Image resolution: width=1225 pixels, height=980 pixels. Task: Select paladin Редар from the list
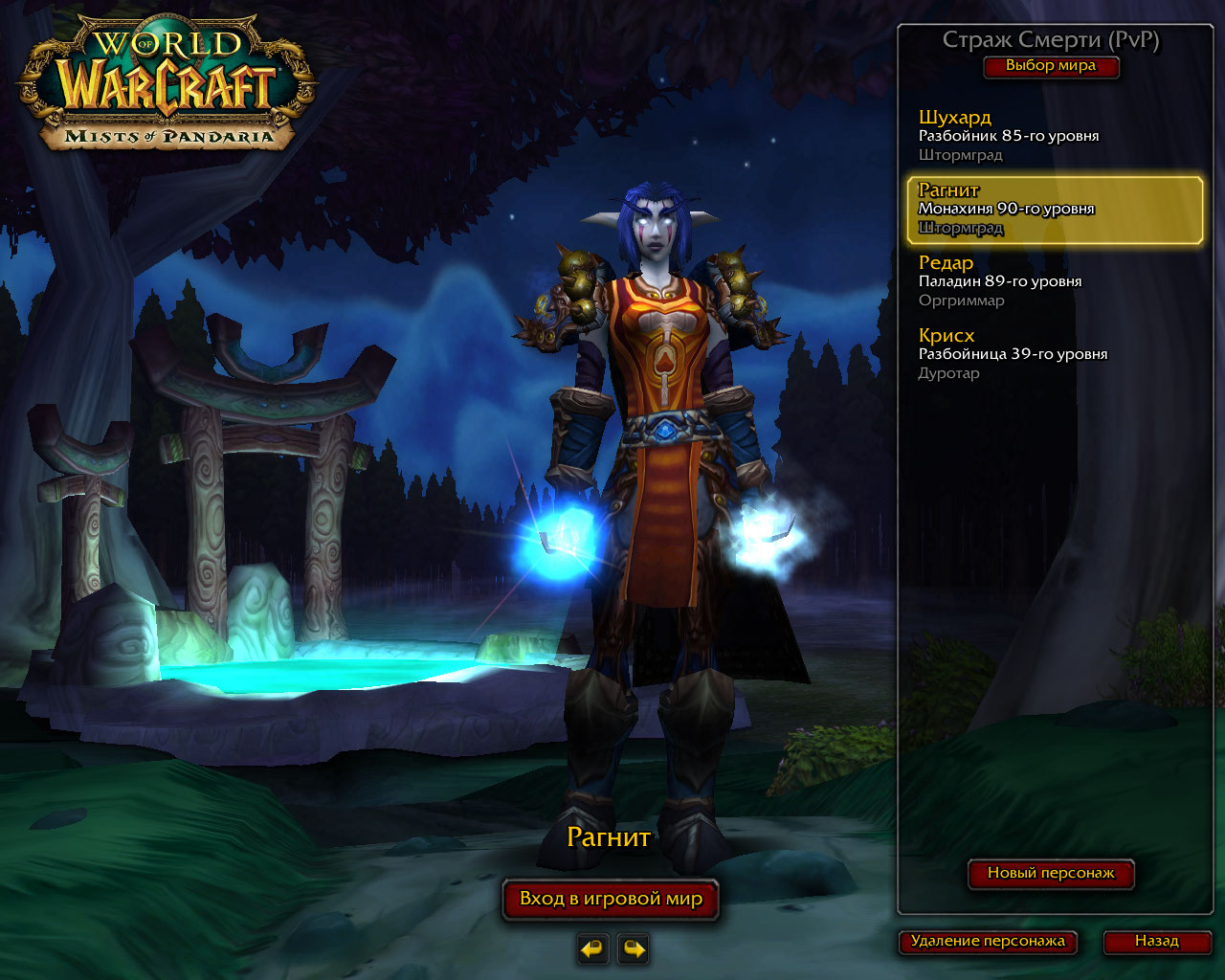click(x=1053, y=281)
